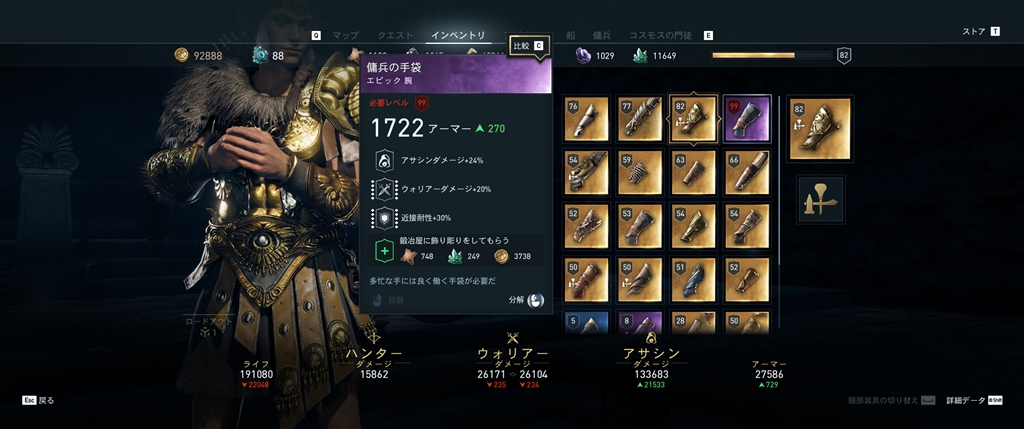The height and width of the screenshot is (429, 1024).
Task: Pick the blue level 51 gauntlet
Action: coord(692,279)
